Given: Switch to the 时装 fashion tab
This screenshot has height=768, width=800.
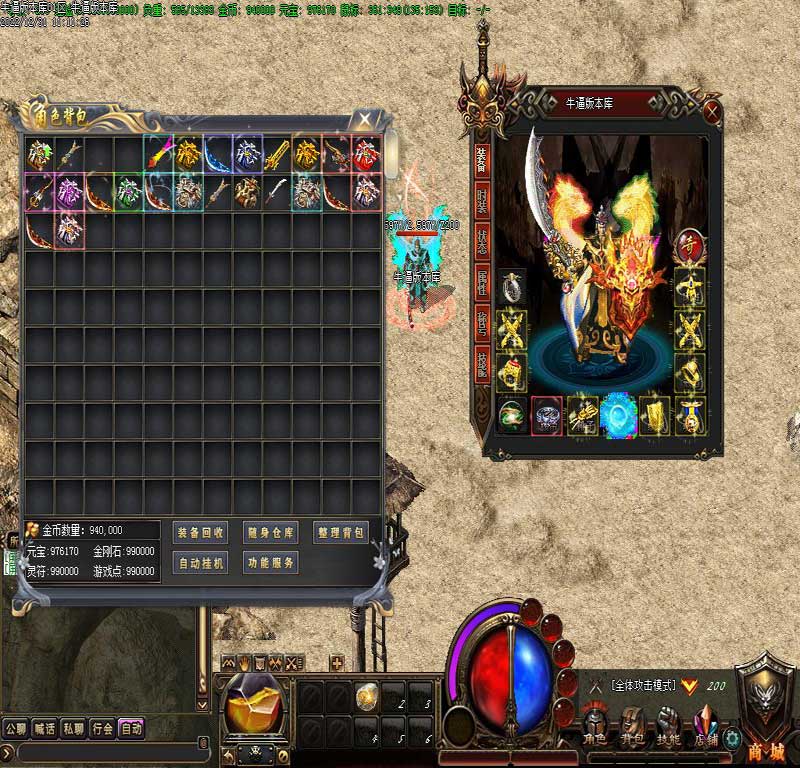Looking at the screenshot, I should [482, 204].
